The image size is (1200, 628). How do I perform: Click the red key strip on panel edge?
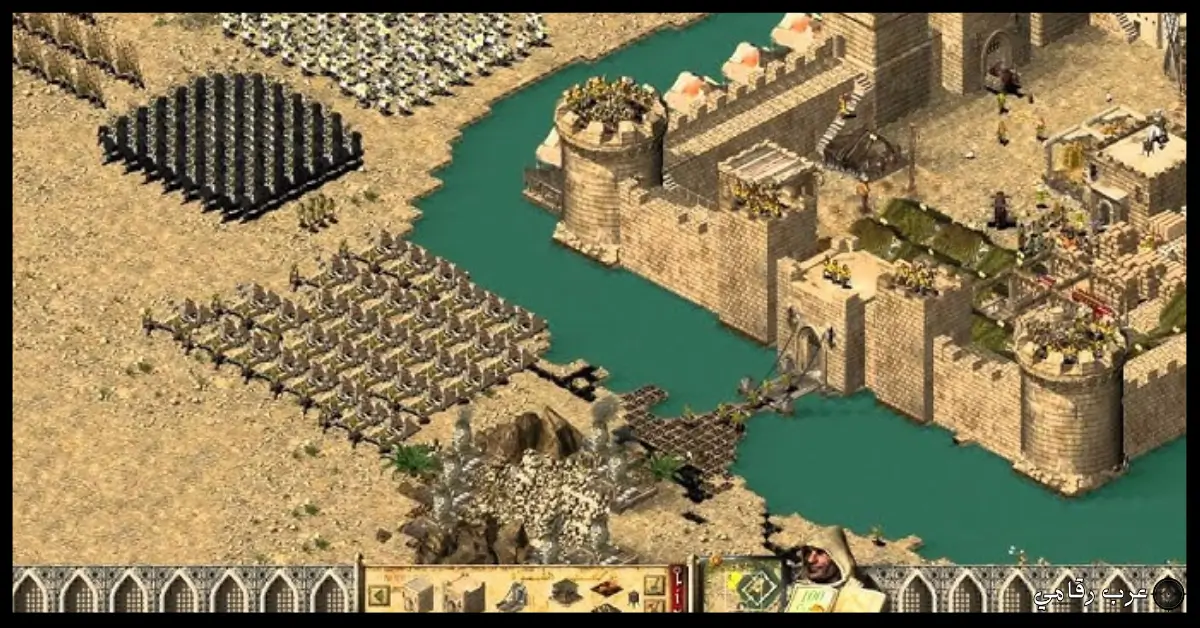pyautogui.click(x=678, y=590)
